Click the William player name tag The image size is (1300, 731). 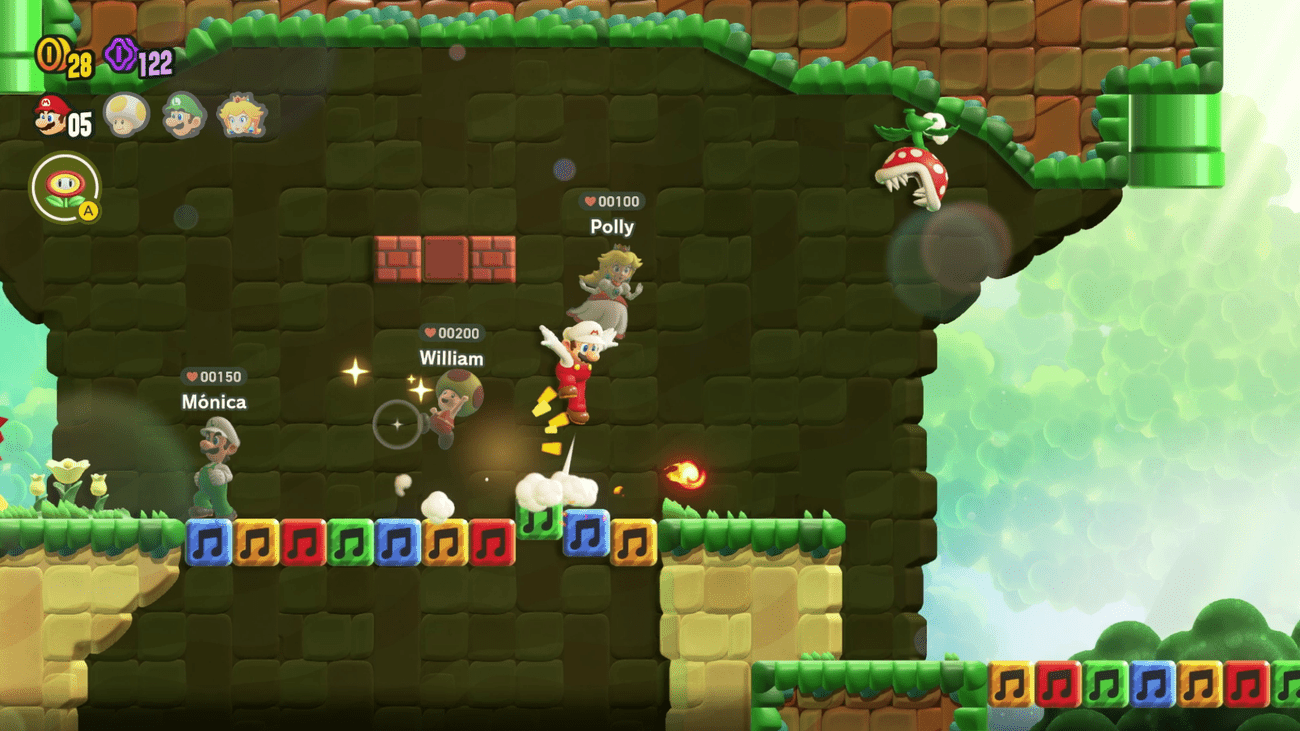[x=451, y=359]
